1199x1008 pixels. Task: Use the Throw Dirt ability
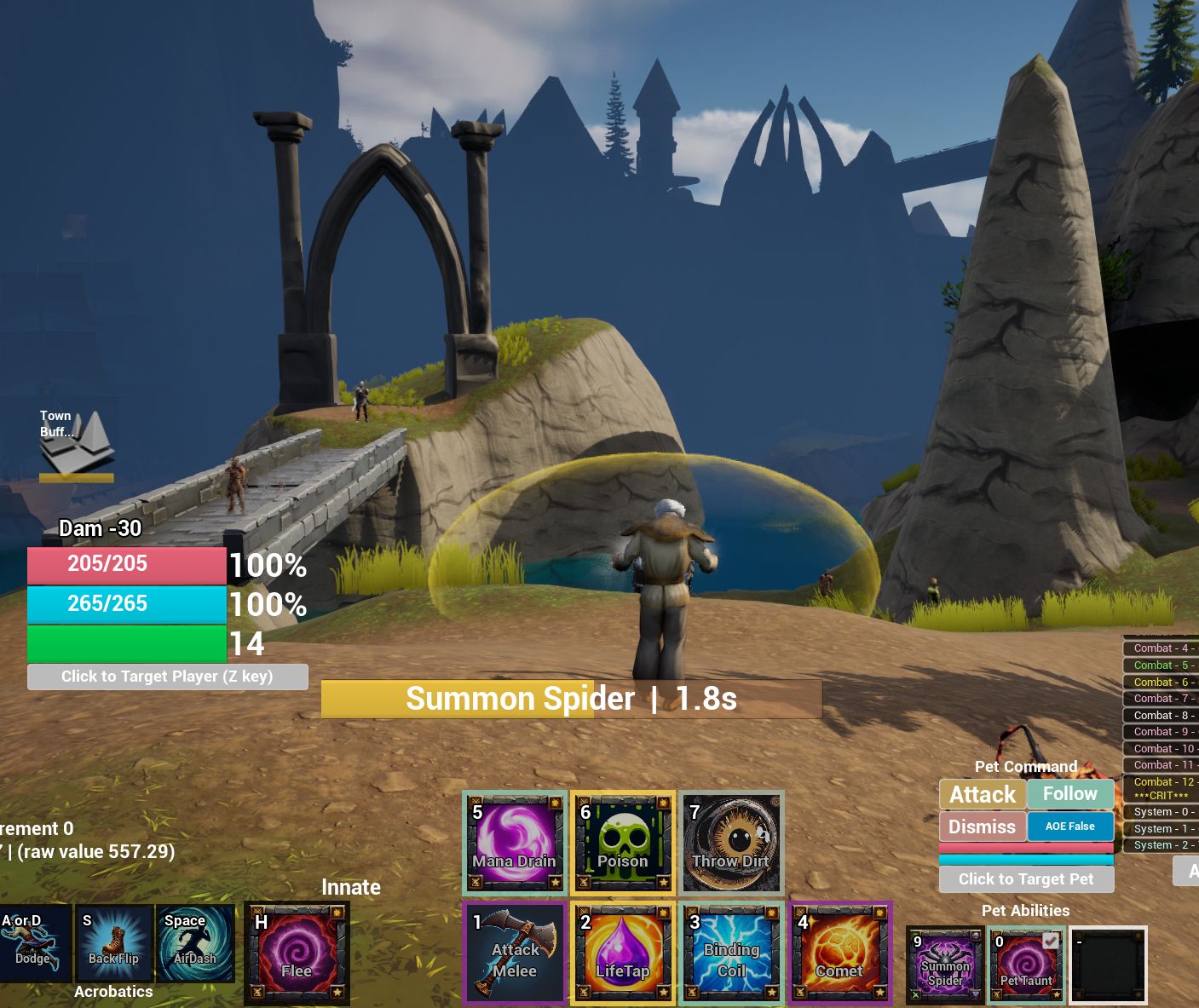coord(731,843)
